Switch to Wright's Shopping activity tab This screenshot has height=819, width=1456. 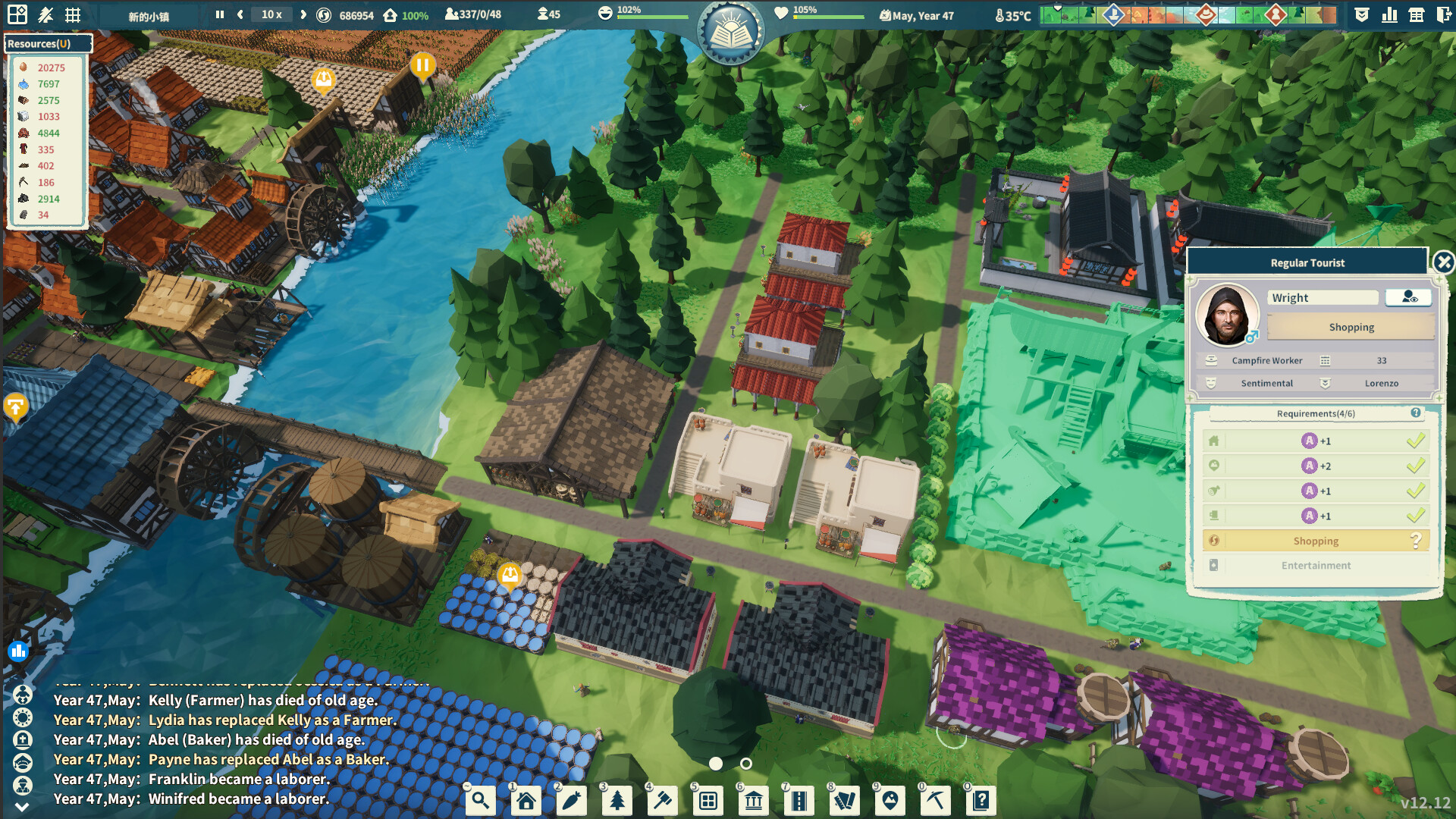coord(1350,327)
